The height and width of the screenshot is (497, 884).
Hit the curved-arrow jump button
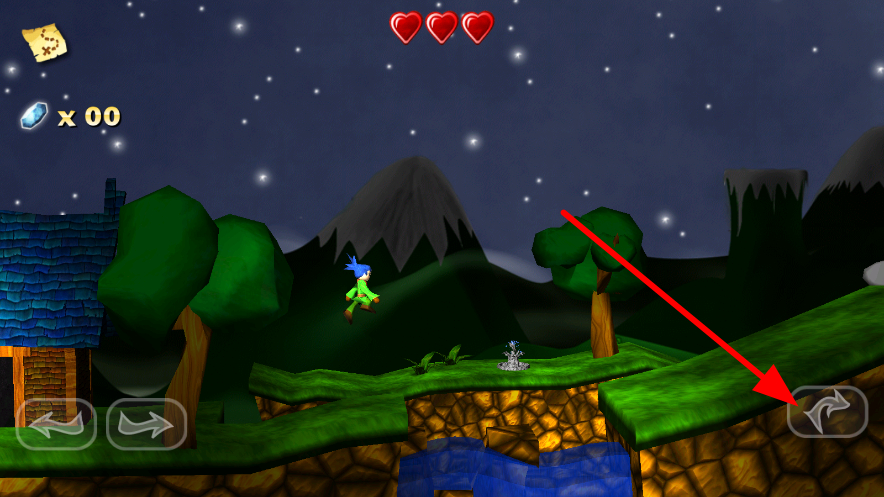pyautogui.click(x=827, y=412)
